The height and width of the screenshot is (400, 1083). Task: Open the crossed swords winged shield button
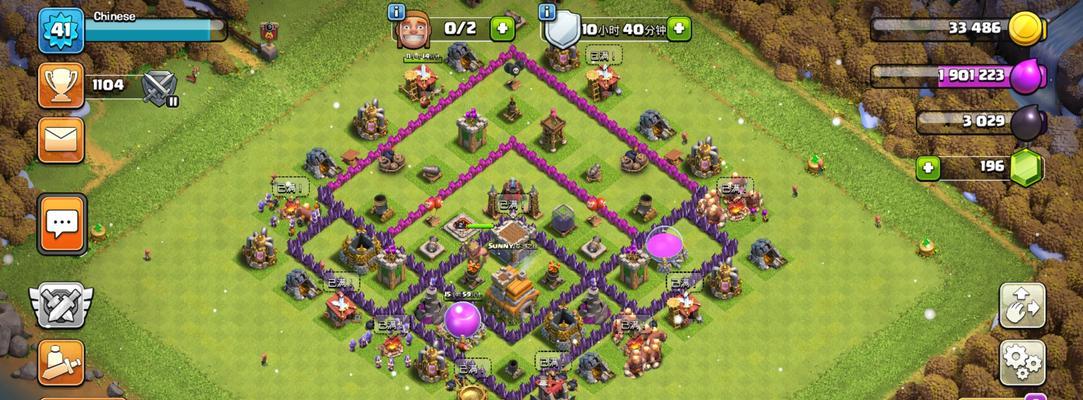coord(60,305)
